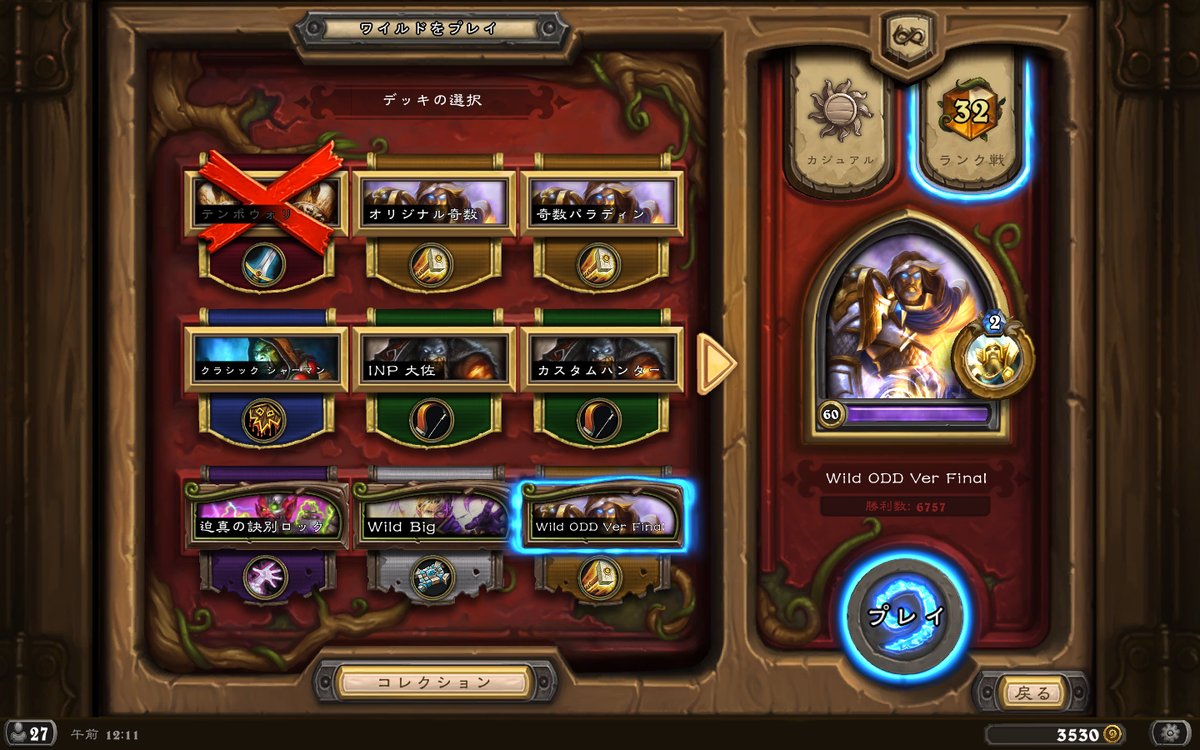Go back with the 戻る button
This screenshot has height=750, width=1200.
(x=1030, y=692)
